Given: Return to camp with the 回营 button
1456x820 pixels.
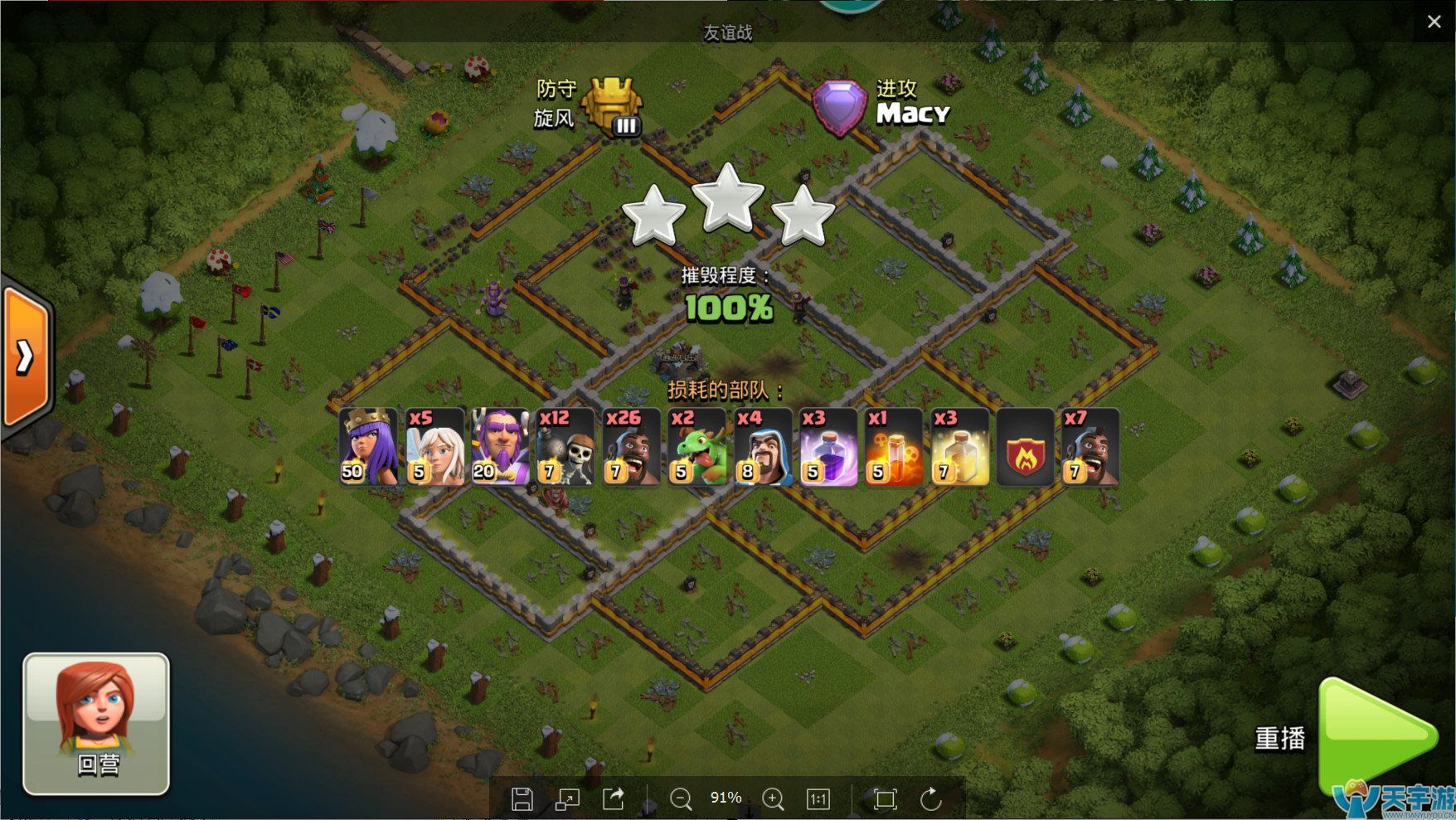Looking at the screenshot, I should 96,724.
